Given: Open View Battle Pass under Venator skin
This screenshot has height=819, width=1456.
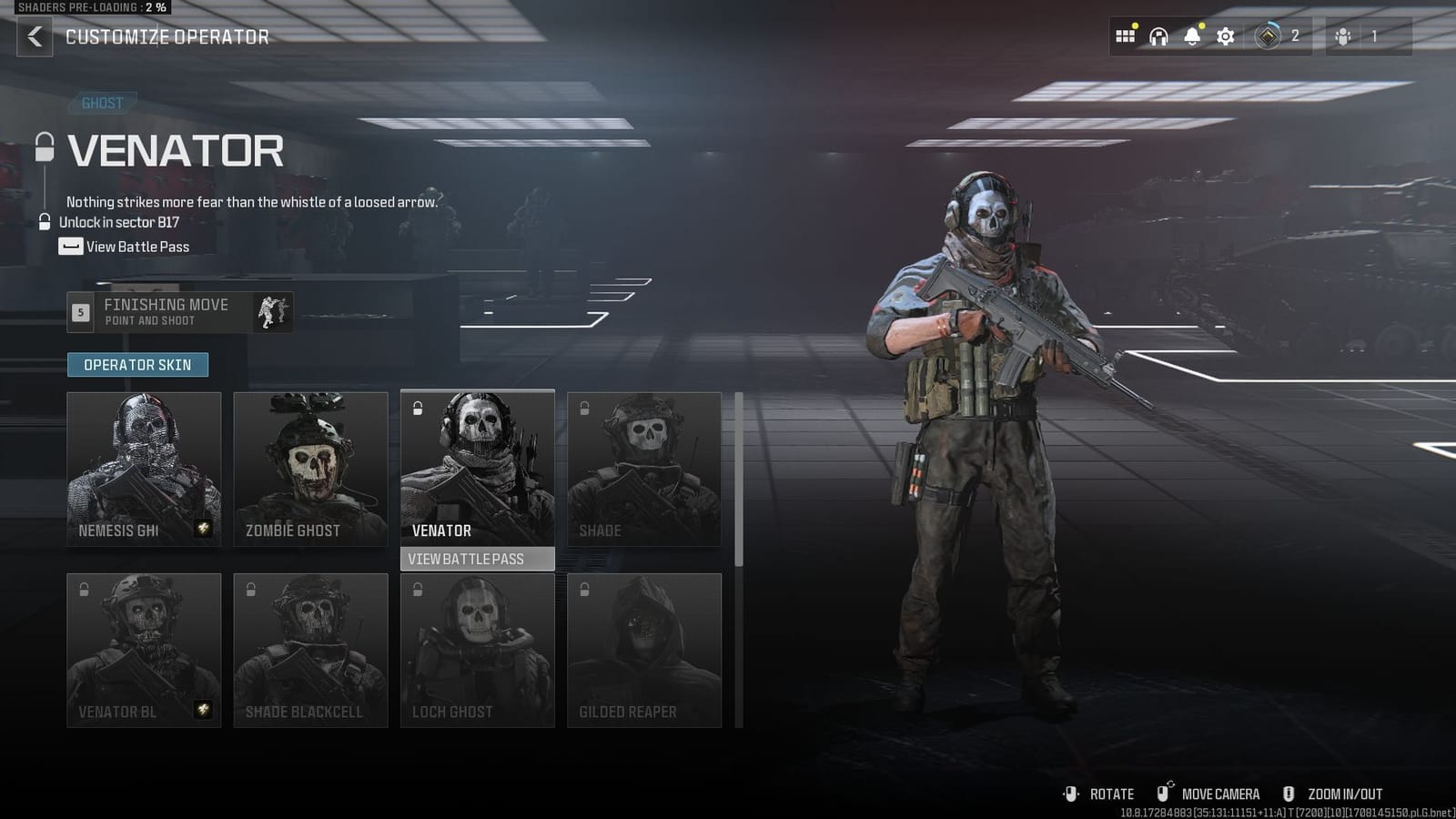Looking at the screenshot, I should pyautogui.click(x=477, y=559).
